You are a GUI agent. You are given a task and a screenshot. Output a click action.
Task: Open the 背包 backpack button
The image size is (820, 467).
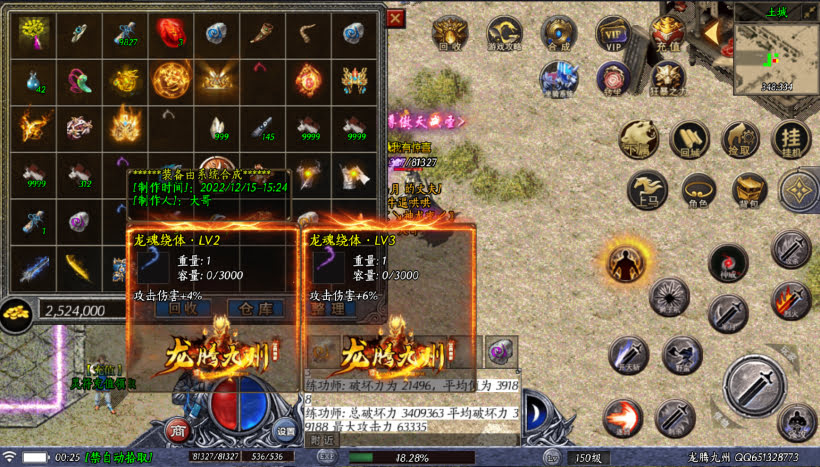(x=749, y=189)
